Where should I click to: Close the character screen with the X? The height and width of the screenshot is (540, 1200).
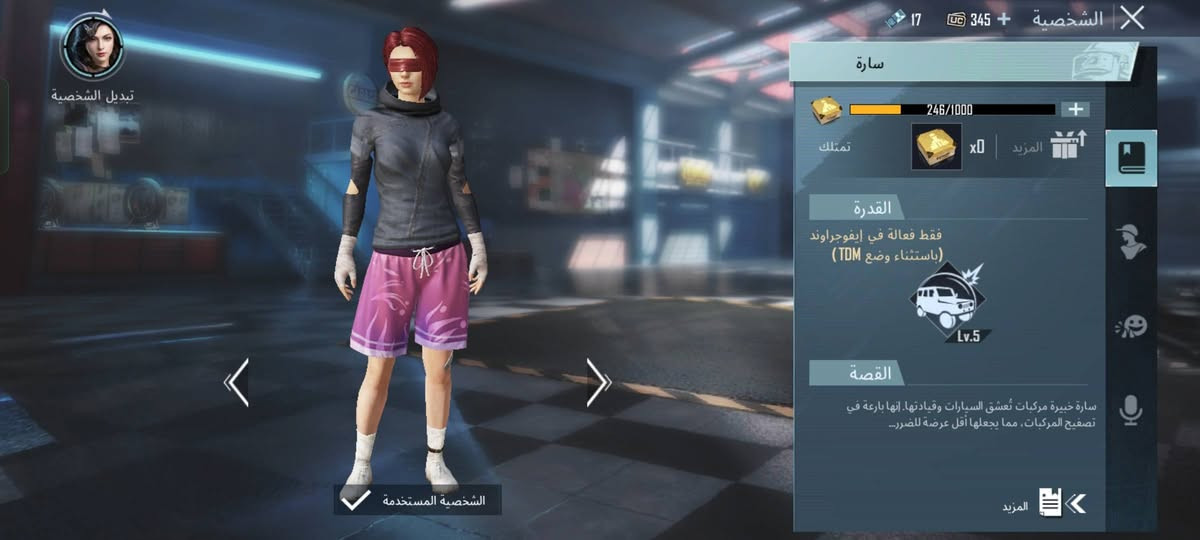[x=1132, y=18]
